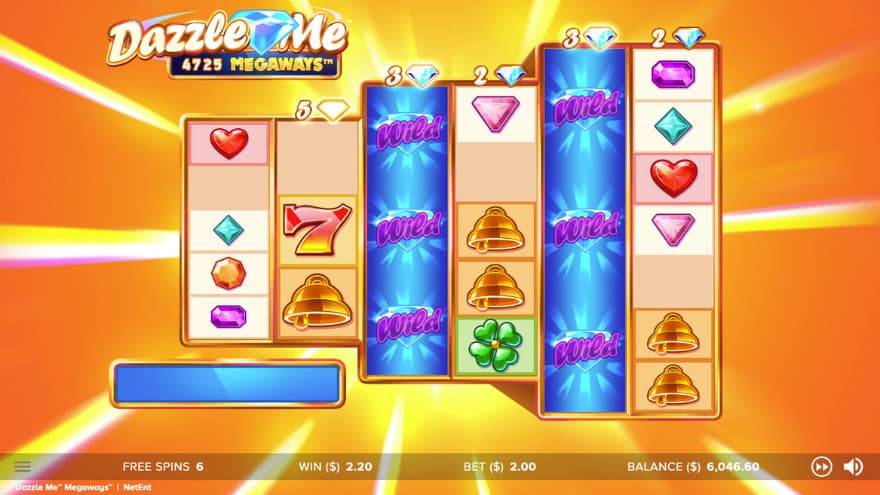Image resolution: width=880 pixels, height=495 pixels.
Task: Open the hamburger menu
Action: pyautogui.click(x=23, y=466)
